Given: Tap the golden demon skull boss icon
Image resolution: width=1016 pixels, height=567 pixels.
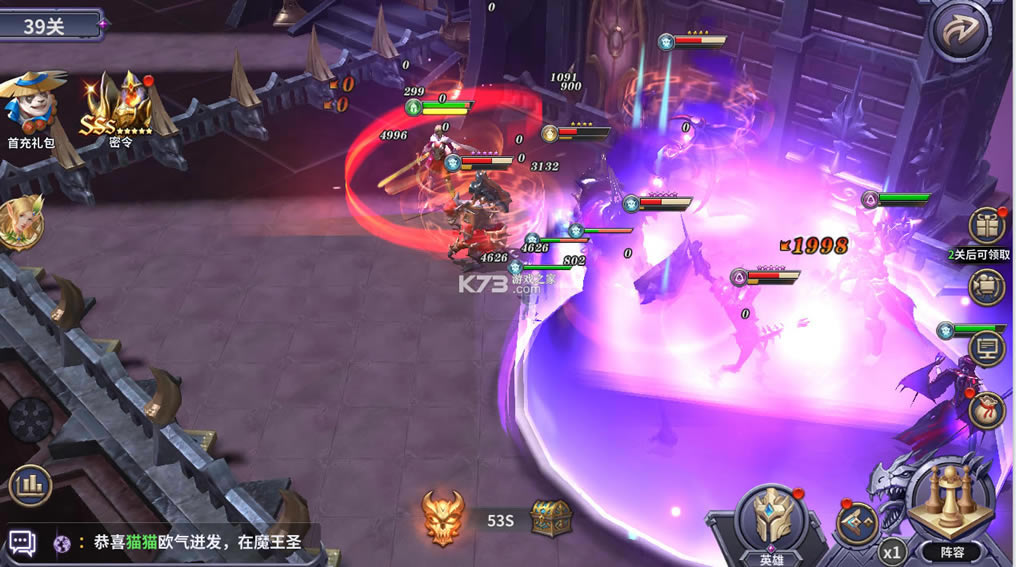Looking at the screenshot, I should 442,518.
